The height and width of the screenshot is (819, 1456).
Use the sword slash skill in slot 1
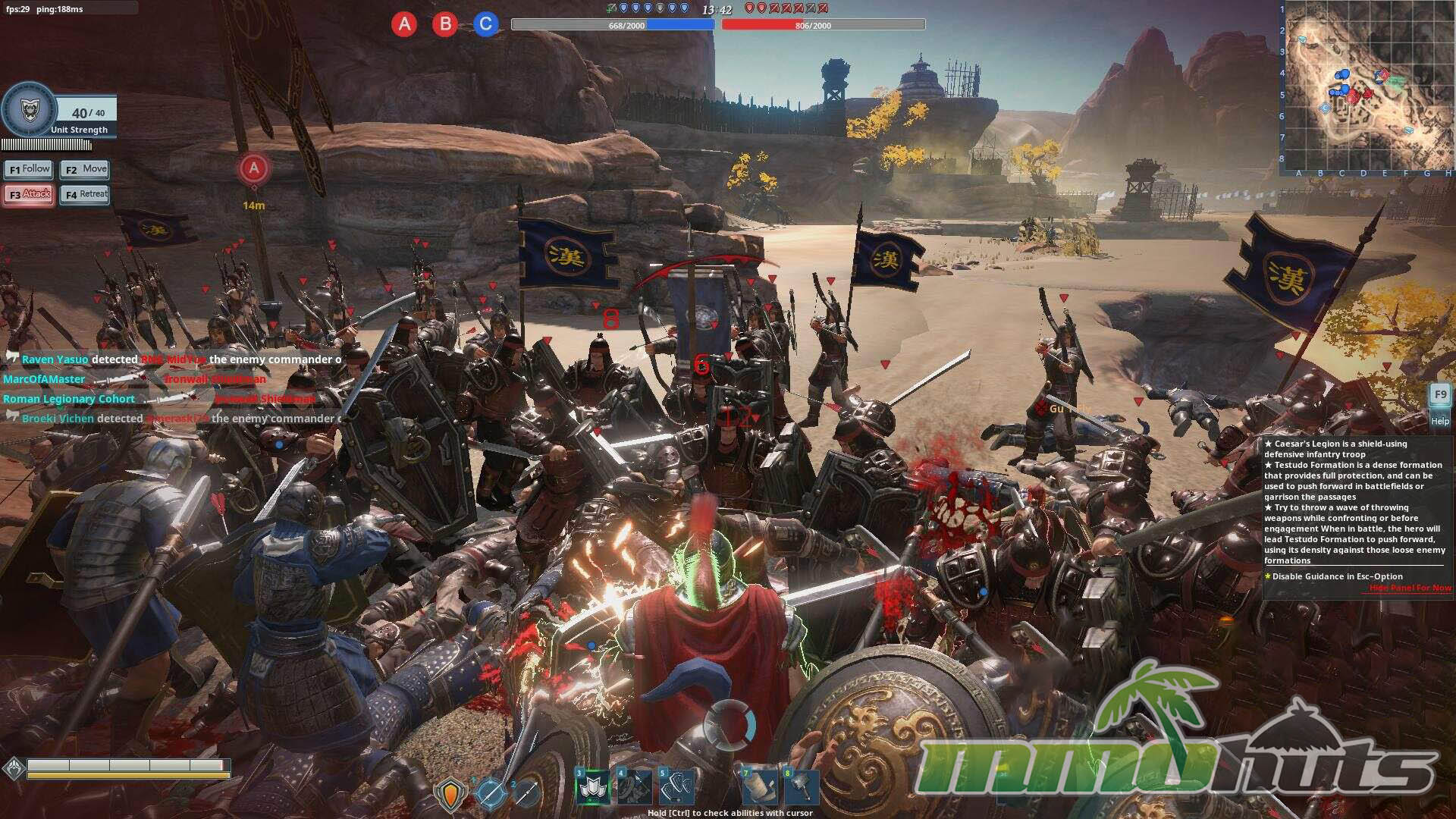[490, 792]
